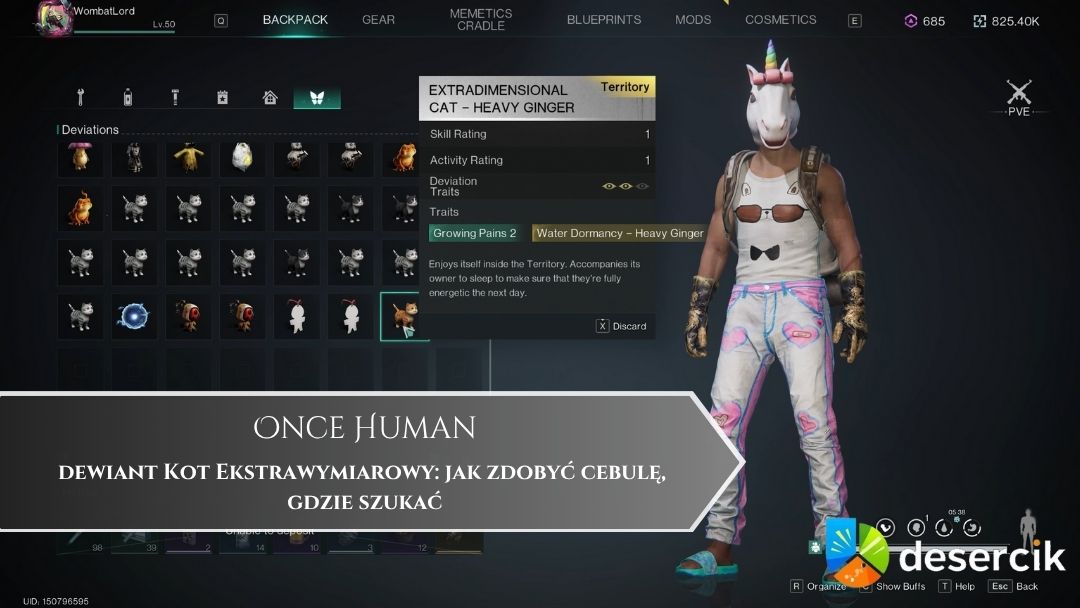Screen dimensions: 1080x608
Task: Select the butterfly Deviations category
Action: pyautogui.click(x=317, y=98)
